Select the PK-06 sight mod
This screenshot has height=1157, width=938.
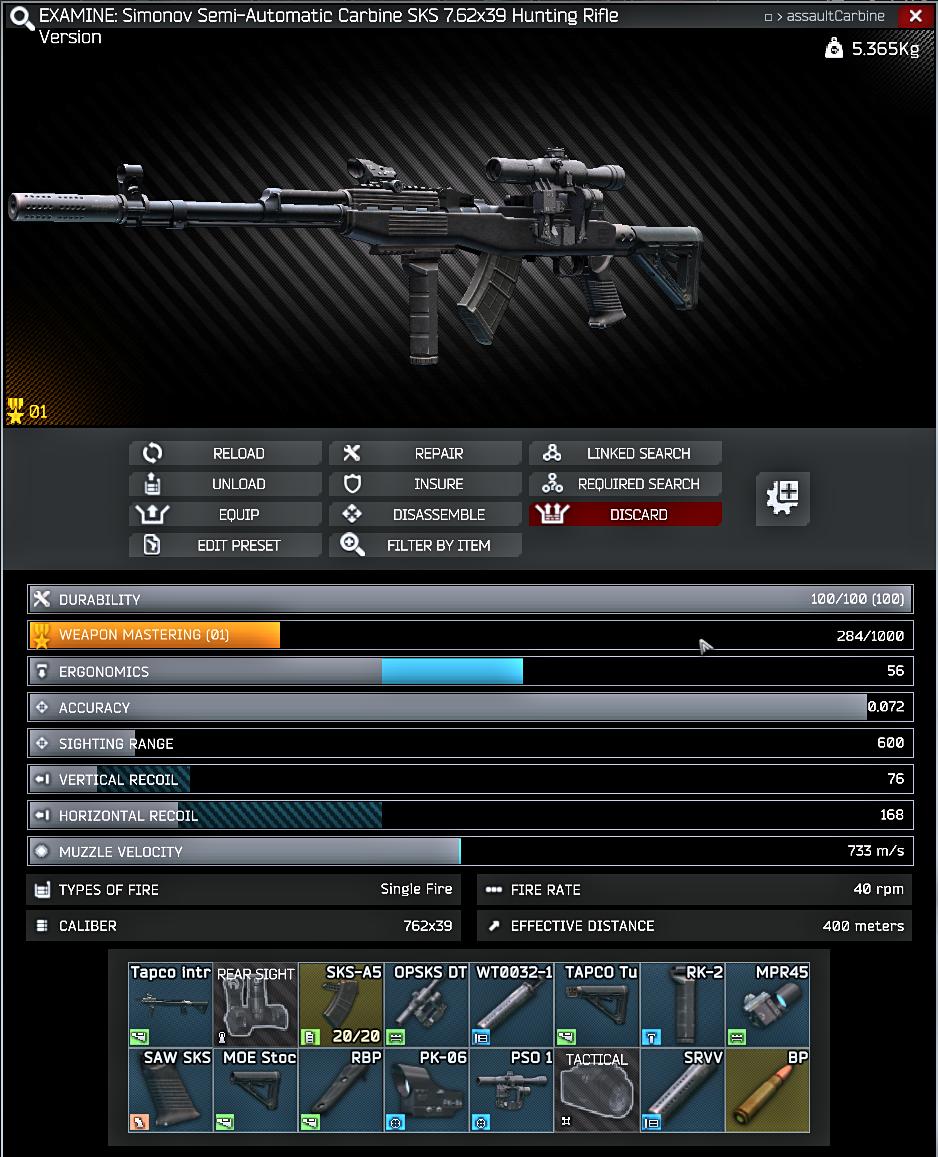pyautogui.click(x=427, y=1090)
